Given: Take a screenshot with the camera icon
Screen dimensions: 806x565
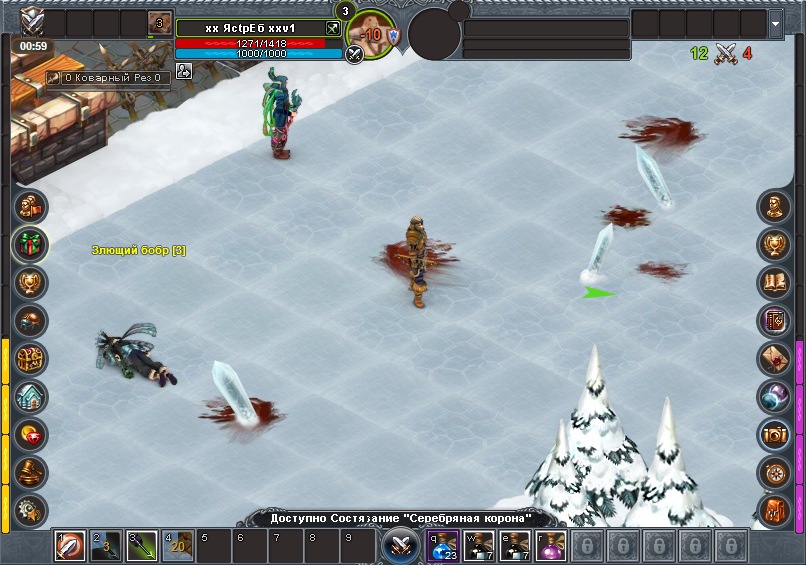Looking at the screenshot, I should pyautogui.click(x=774, y=435).
